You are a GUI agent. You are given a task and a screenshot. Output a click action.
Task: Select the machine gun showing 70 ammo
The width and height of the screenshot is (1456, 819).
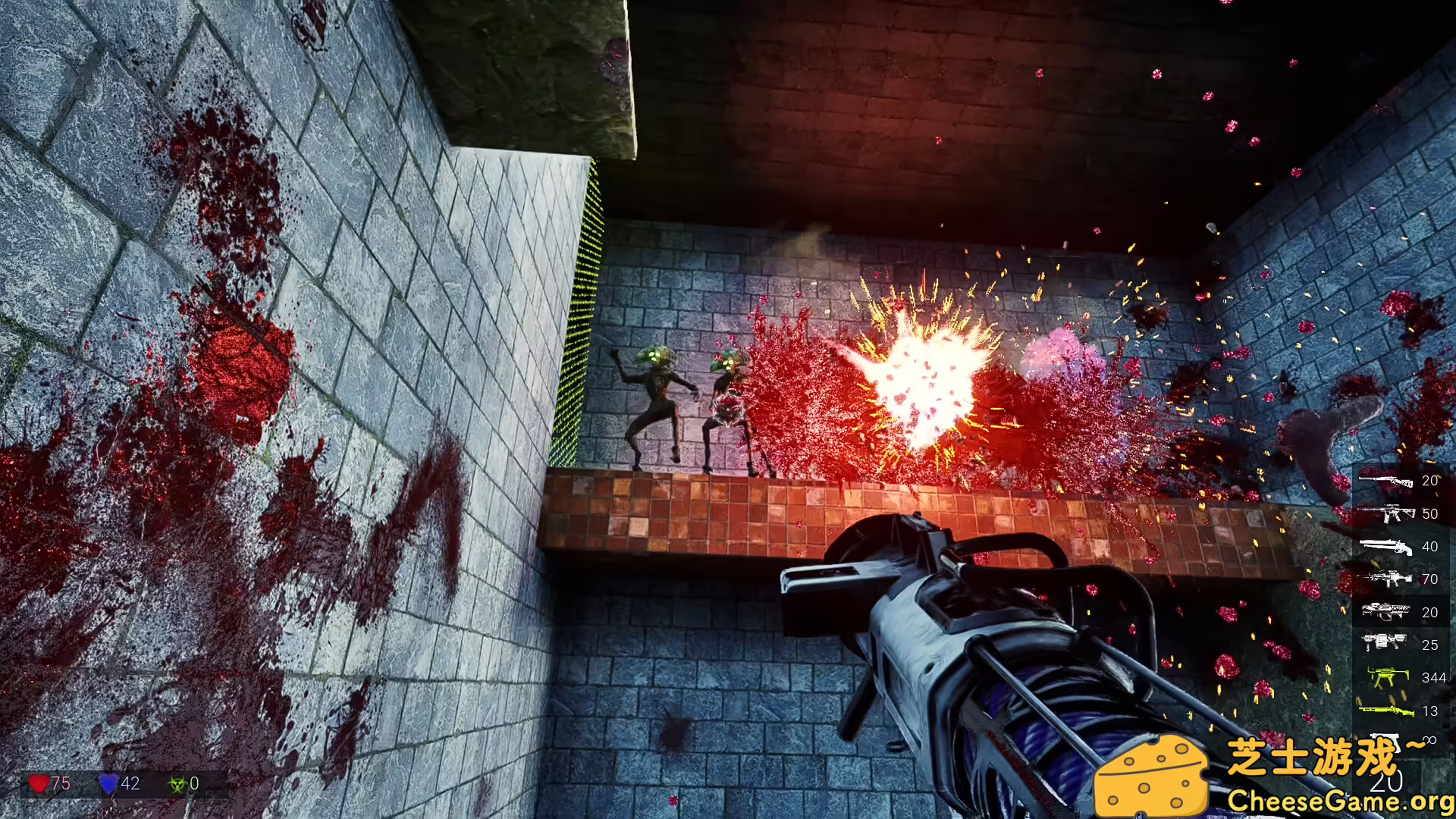pos(1388,579)
